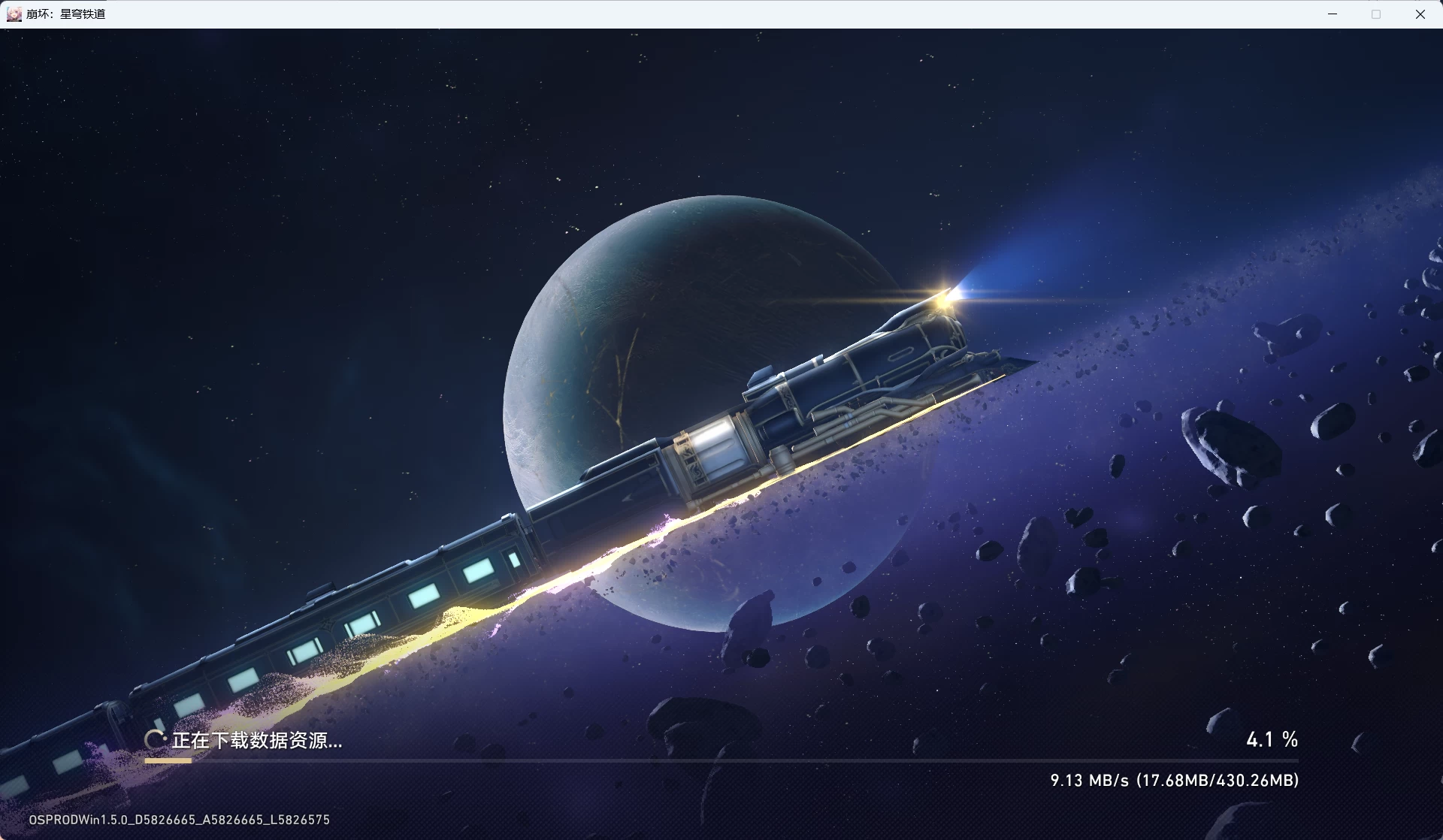Viewport: 1443px width, 840px height.
Task: Click the 4.1 % progress percentage label
Action: [x=1272, y=739]
